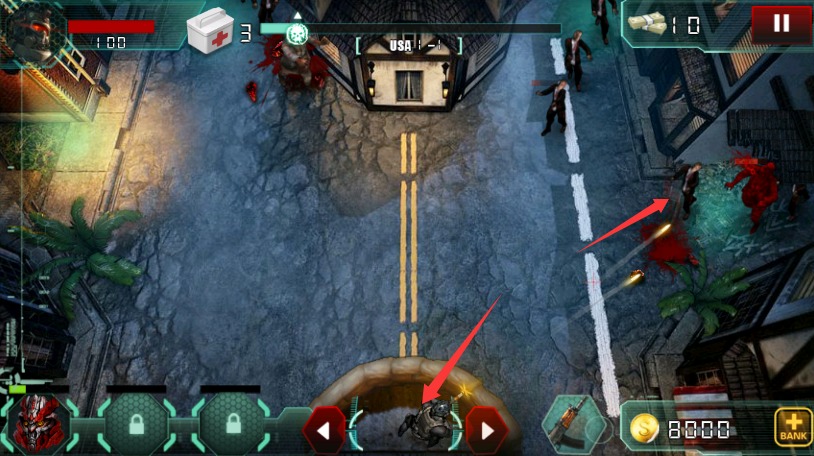The width and height of the screenshot is (814, 456).
Task: Move the soldier with the right arrow
Action: (487, 431)
